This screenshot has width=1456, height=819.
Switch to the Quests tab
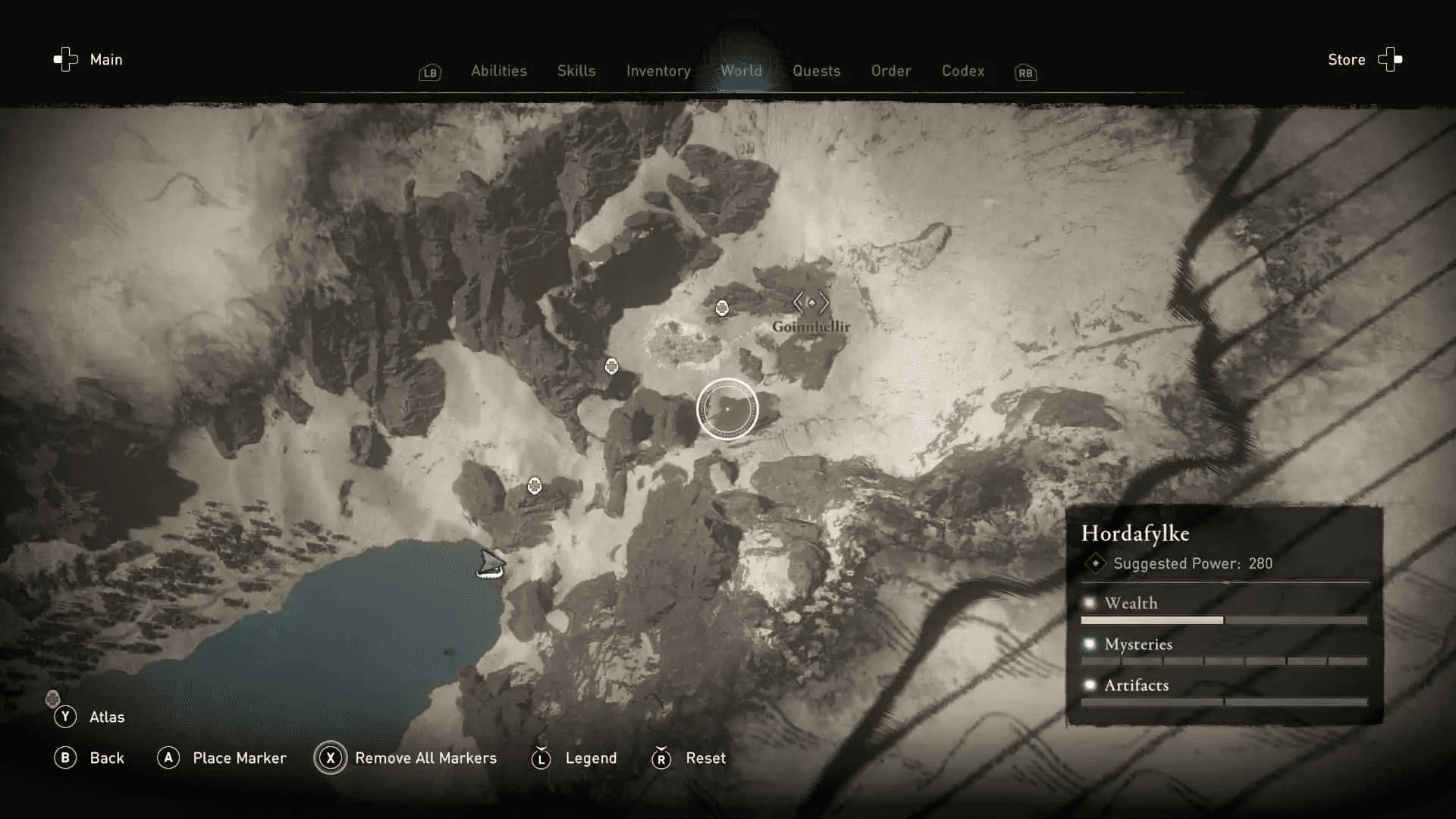817,71
